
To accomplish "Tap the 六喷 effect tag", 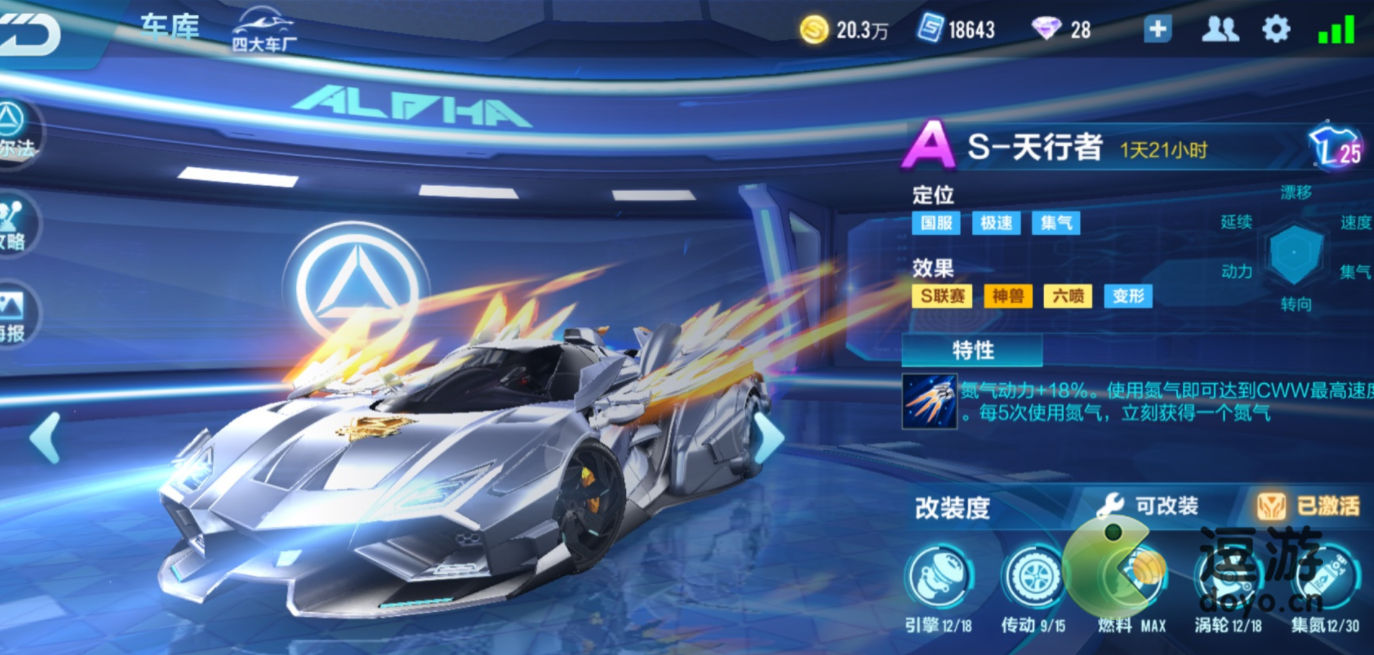I will (x=1068, y=296).
